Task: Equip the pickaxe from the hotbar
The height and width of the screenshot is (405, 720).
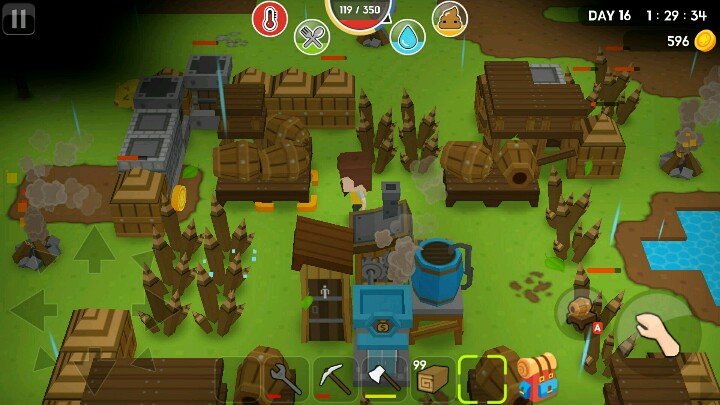Action: coord(335,379)
